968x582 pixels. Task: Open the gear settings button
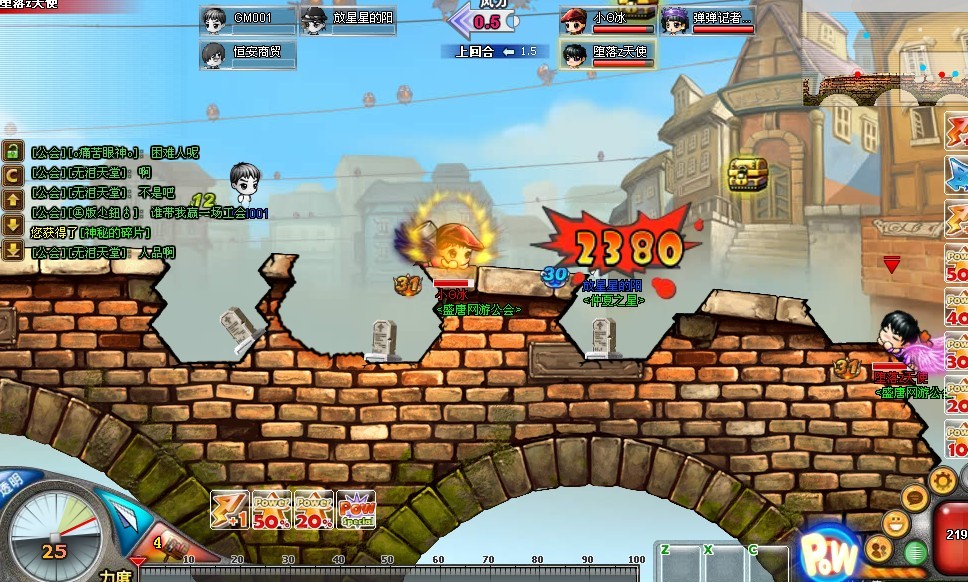(942, 480)
